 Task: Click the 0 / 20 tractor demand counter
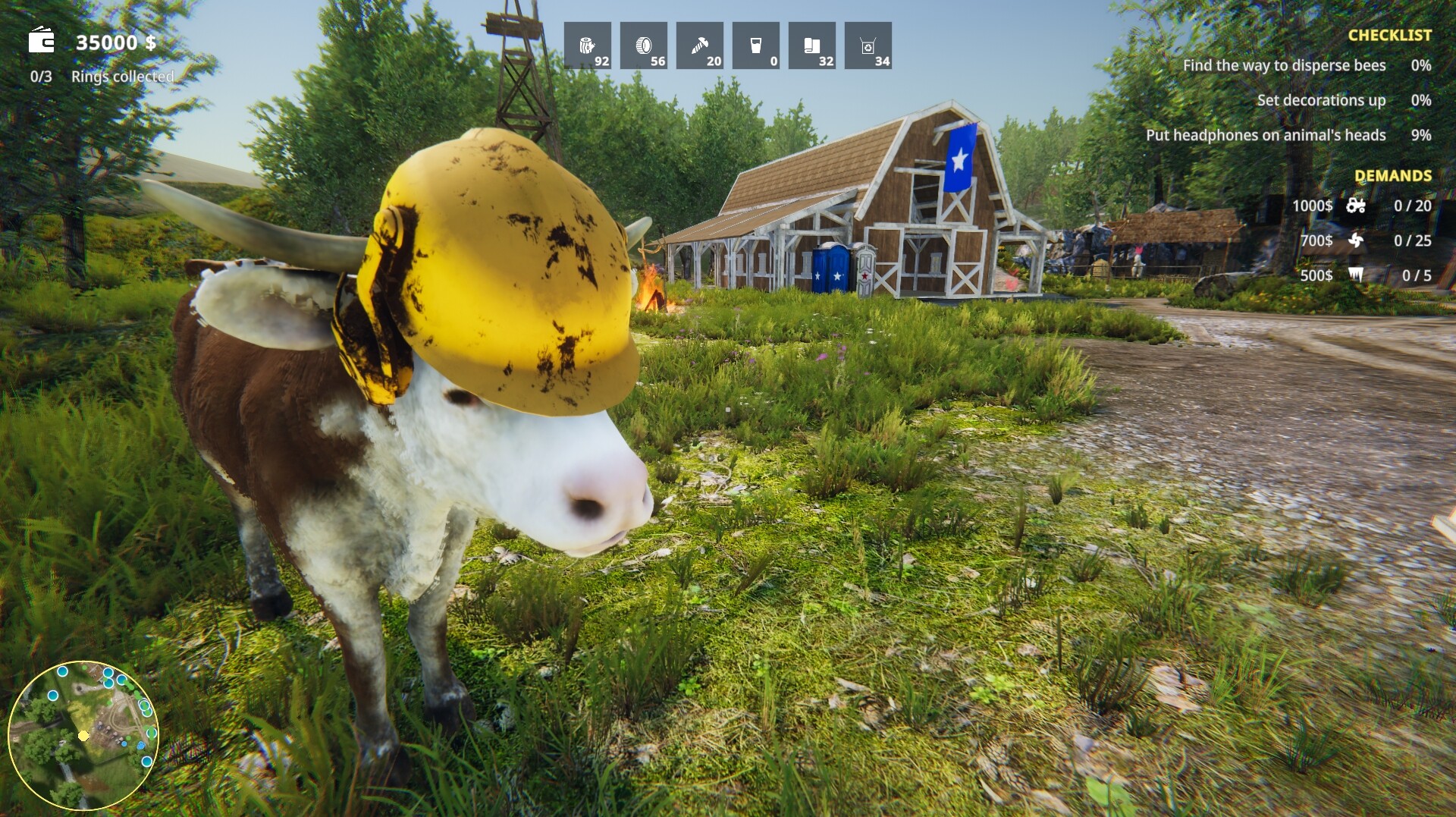pyautogui.click(x=1412, y=206)
